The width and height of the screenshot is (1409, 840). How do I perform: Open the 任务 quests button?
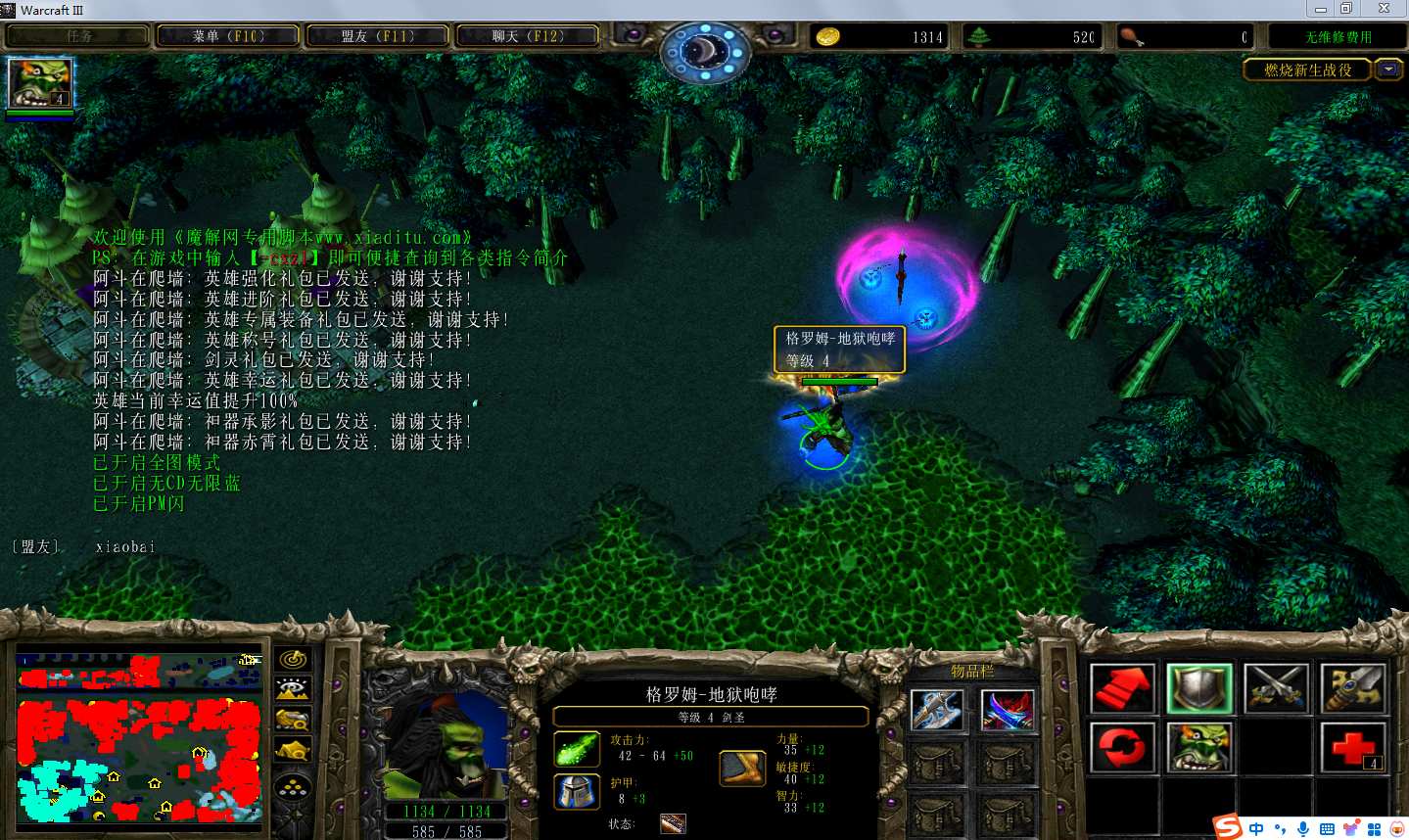pos(78,36)
